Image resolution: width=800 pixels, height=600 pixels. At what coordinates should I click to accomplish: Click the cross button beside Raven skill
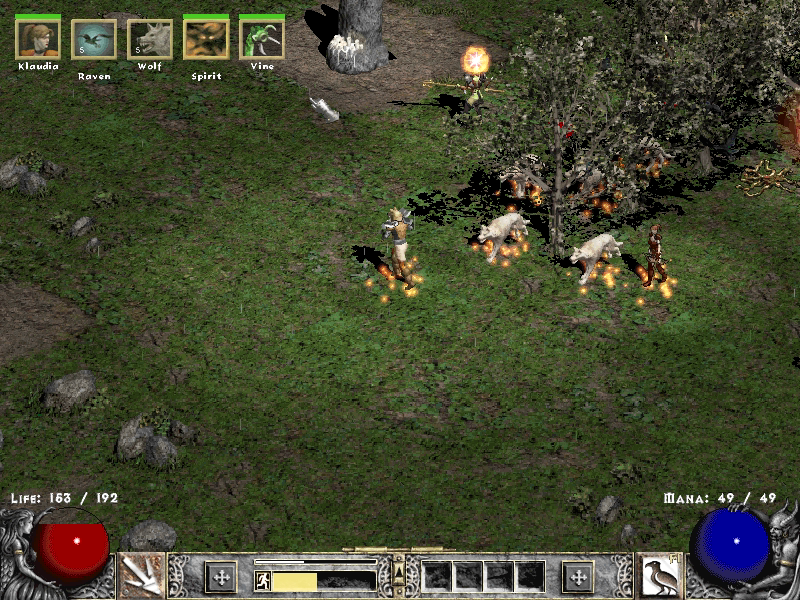click(578, 576)
